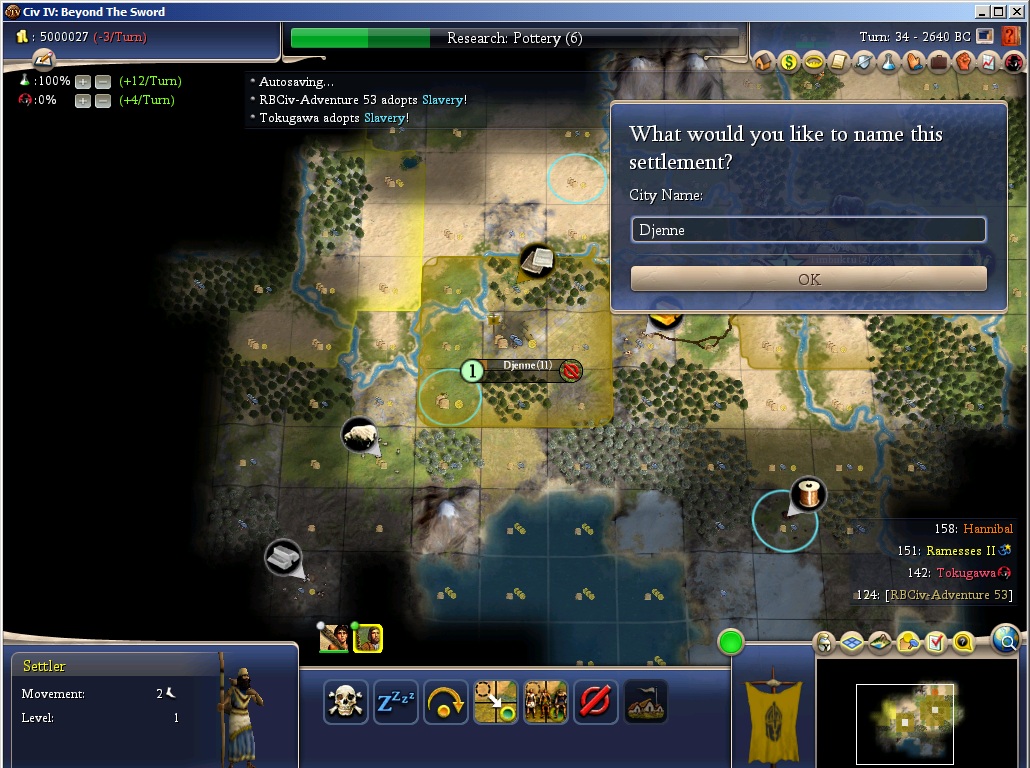Click the green end turn button
1030x768 pixels.
click(731, 642)
